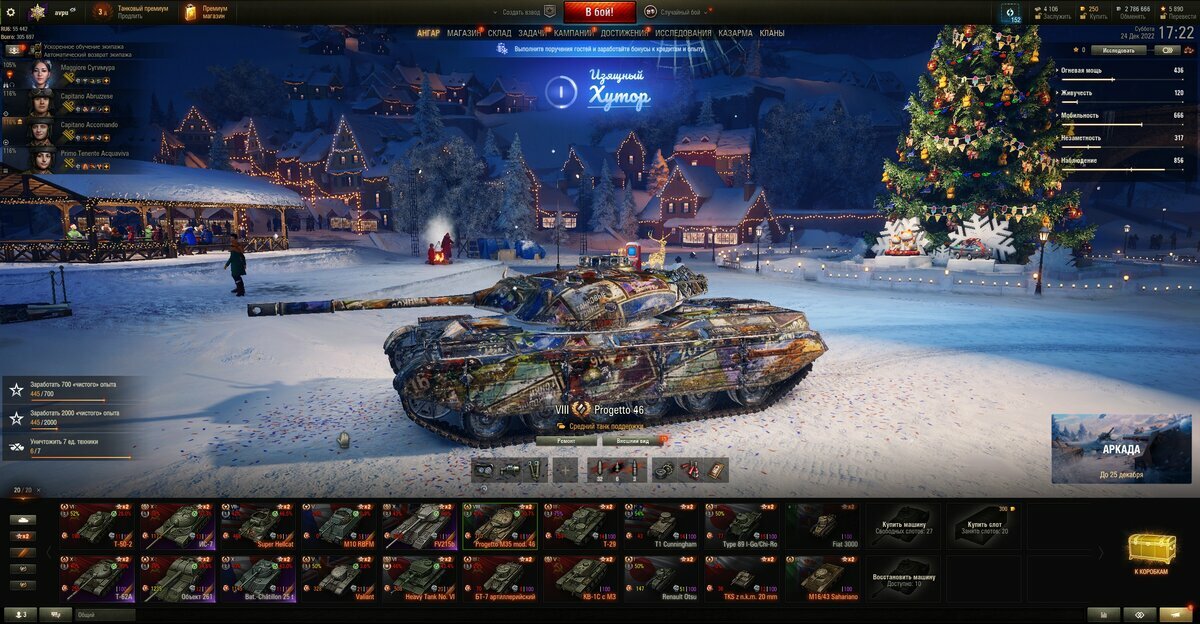Image resolution: width=1200 pixels, height=624 pixels.
Task: Open the «К коробкам» loot box chest
Action: pos(1151,552)
